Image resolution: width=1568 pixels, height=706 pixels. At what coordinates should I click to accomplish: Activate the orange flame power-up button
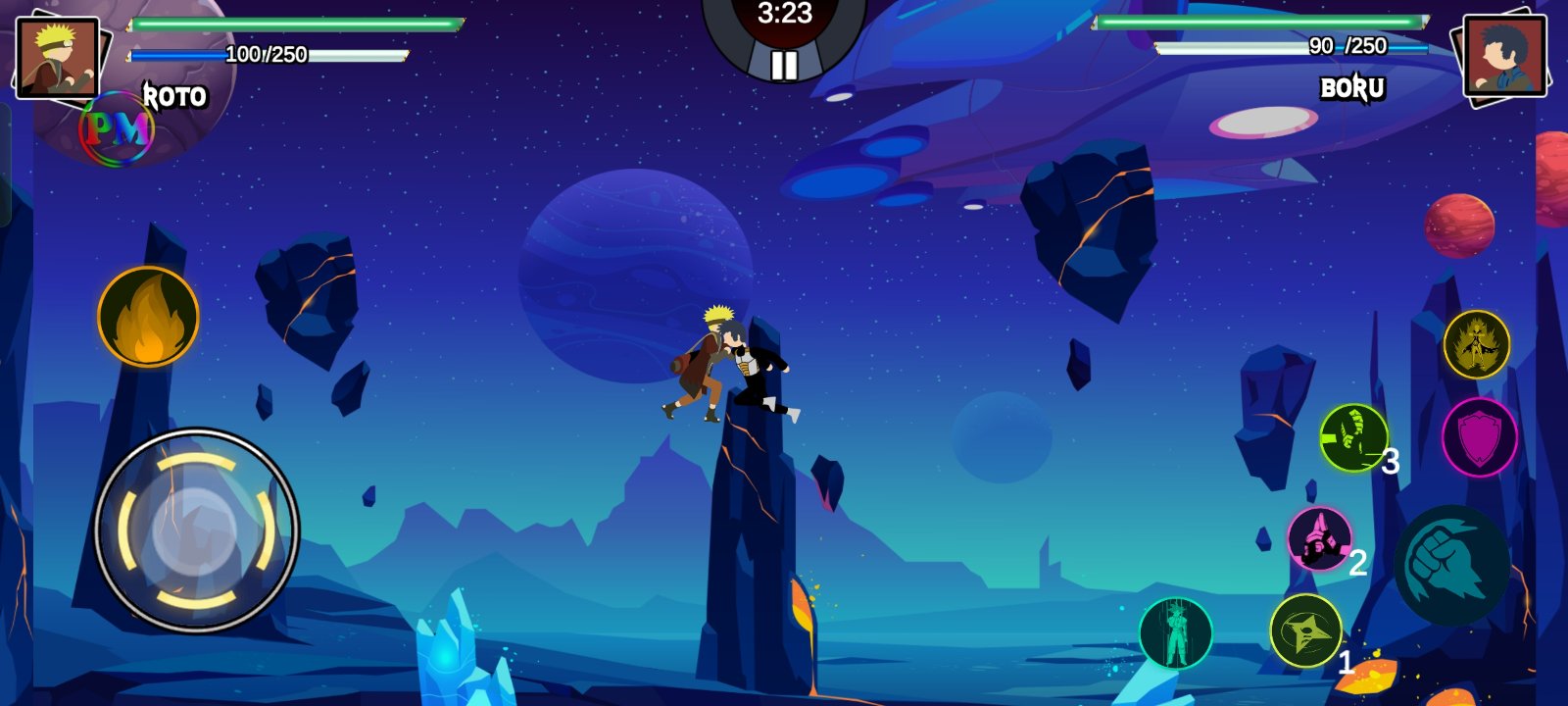click(148, 317)
